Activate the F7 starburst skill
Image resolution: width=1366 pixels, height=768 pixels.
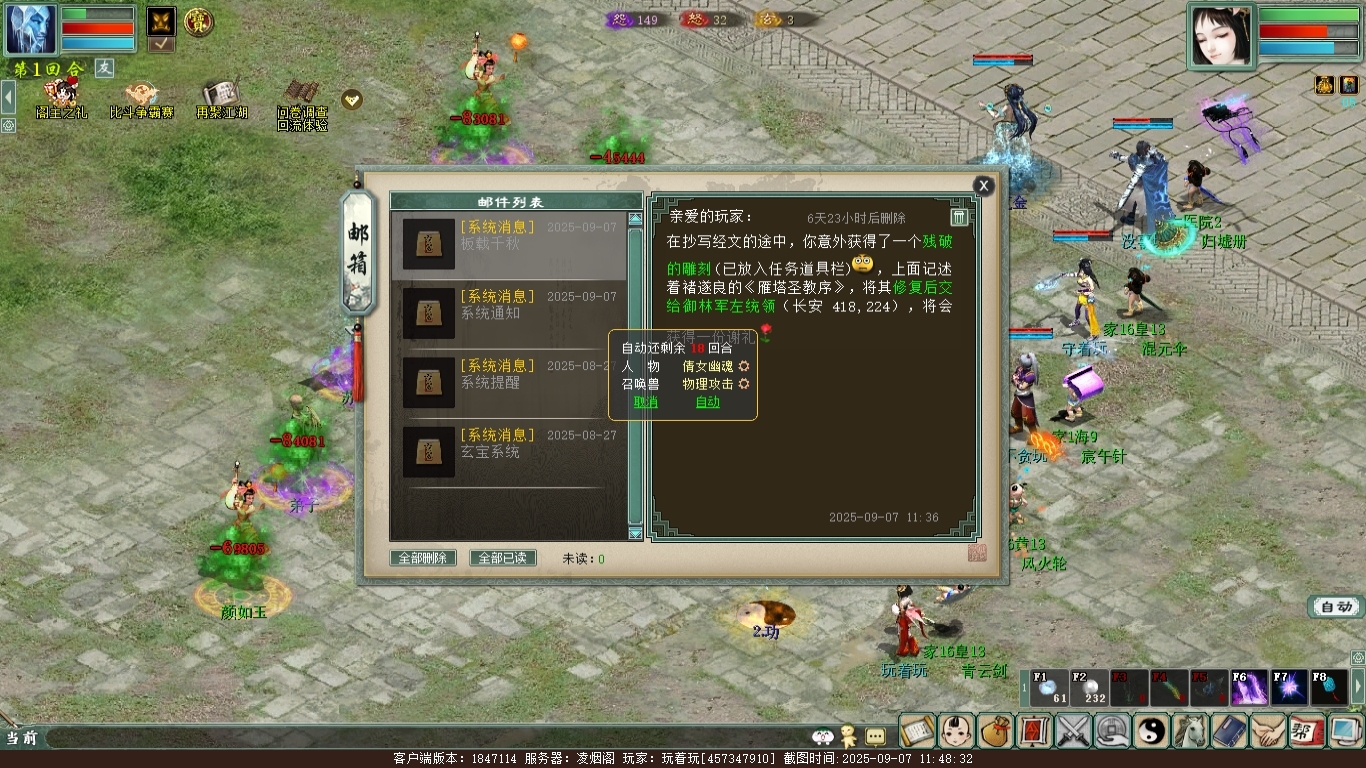[x=1289, y=688]
